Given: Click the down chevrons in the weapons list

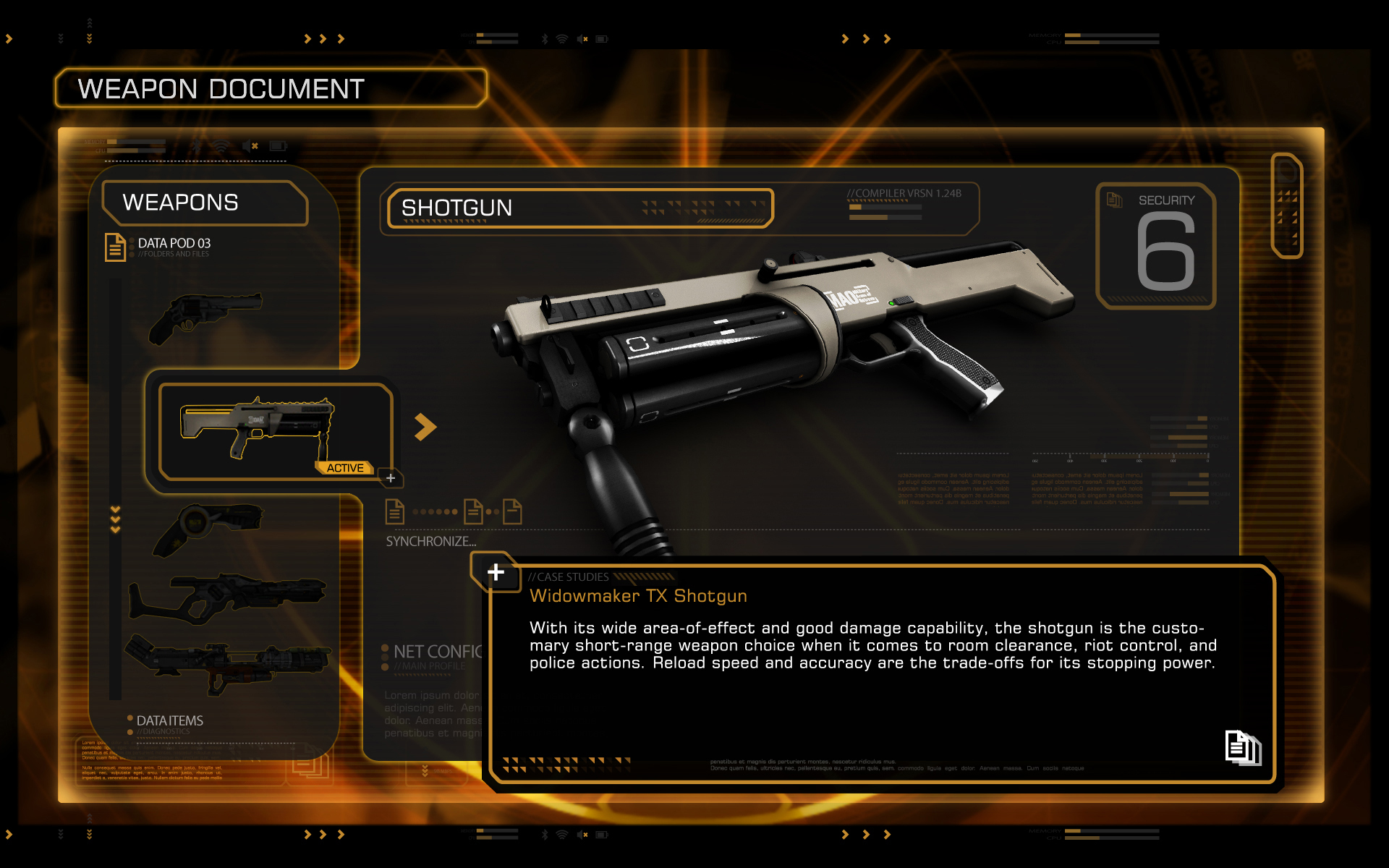Looking at the screenshot, I should [115, 519].
